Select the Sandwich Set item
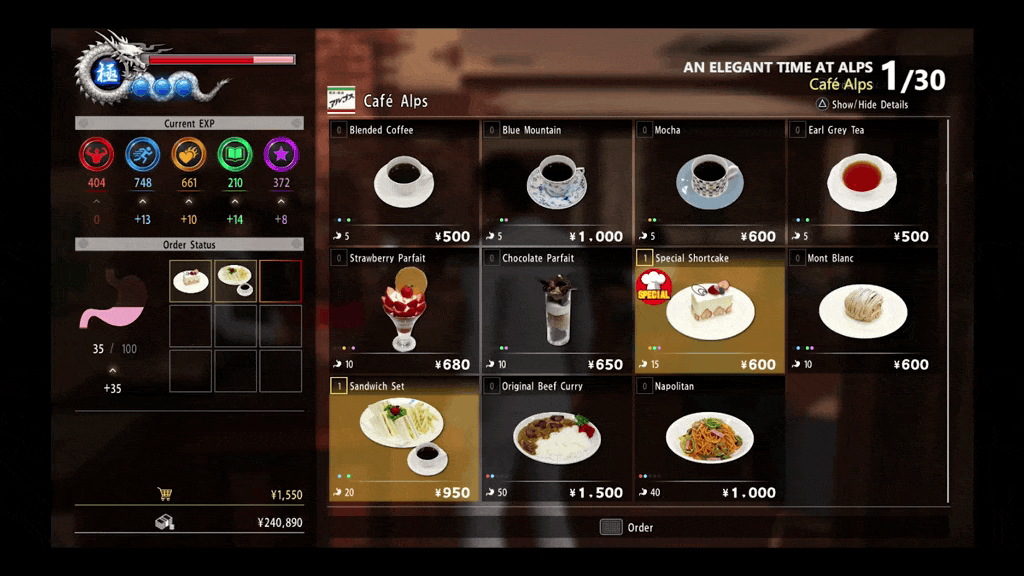The width and height of the screenshot is (1024, 576). [x=404, y=438]
